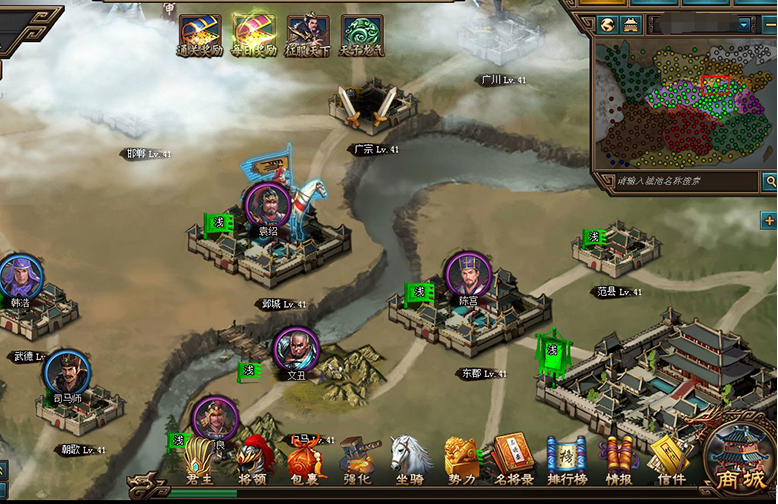Open the 通关奖励 treasure chest reward

point(200,36)
